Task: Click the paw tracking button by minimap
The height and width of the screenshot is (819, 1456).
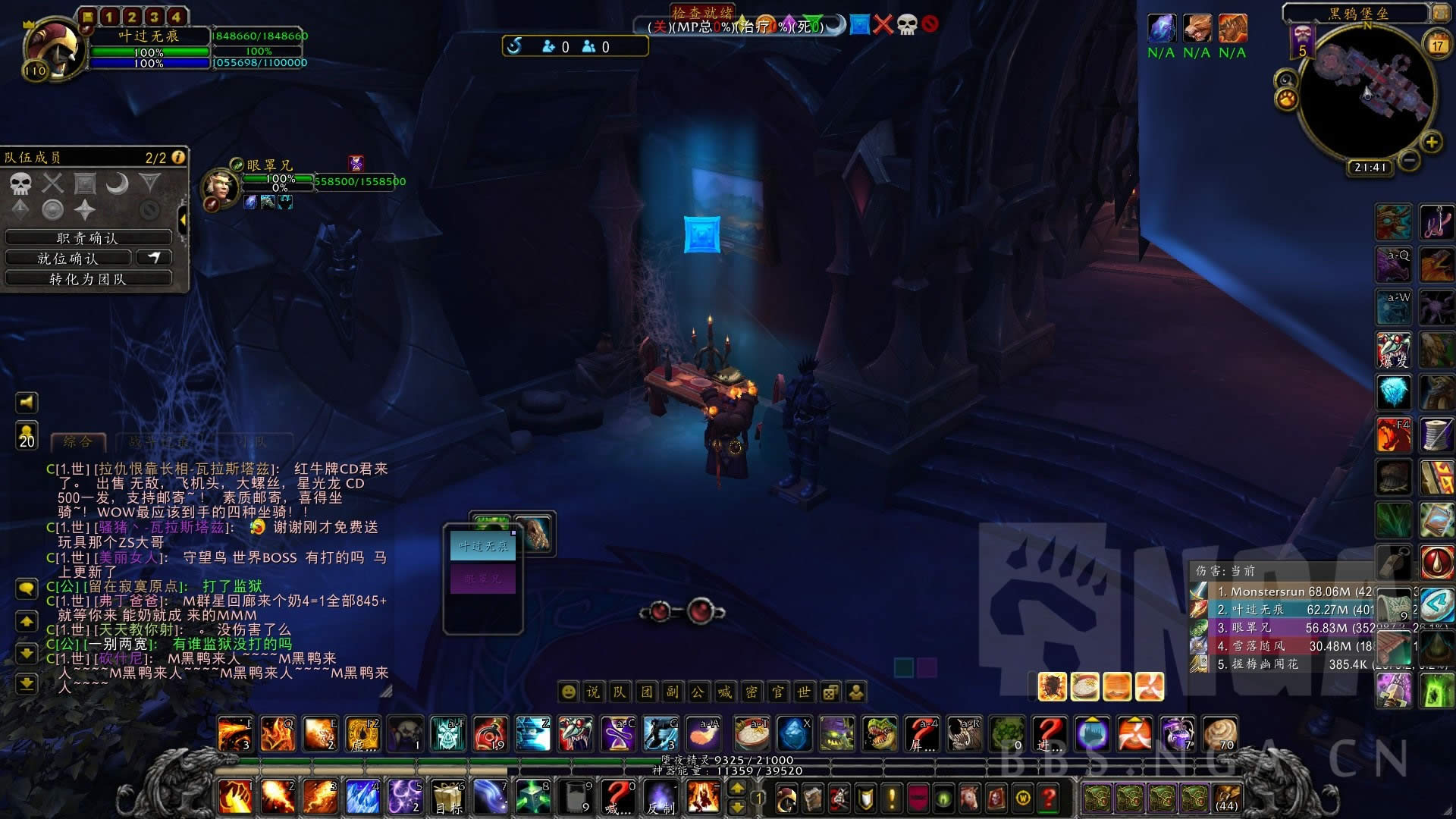Action: (1287, 99)
